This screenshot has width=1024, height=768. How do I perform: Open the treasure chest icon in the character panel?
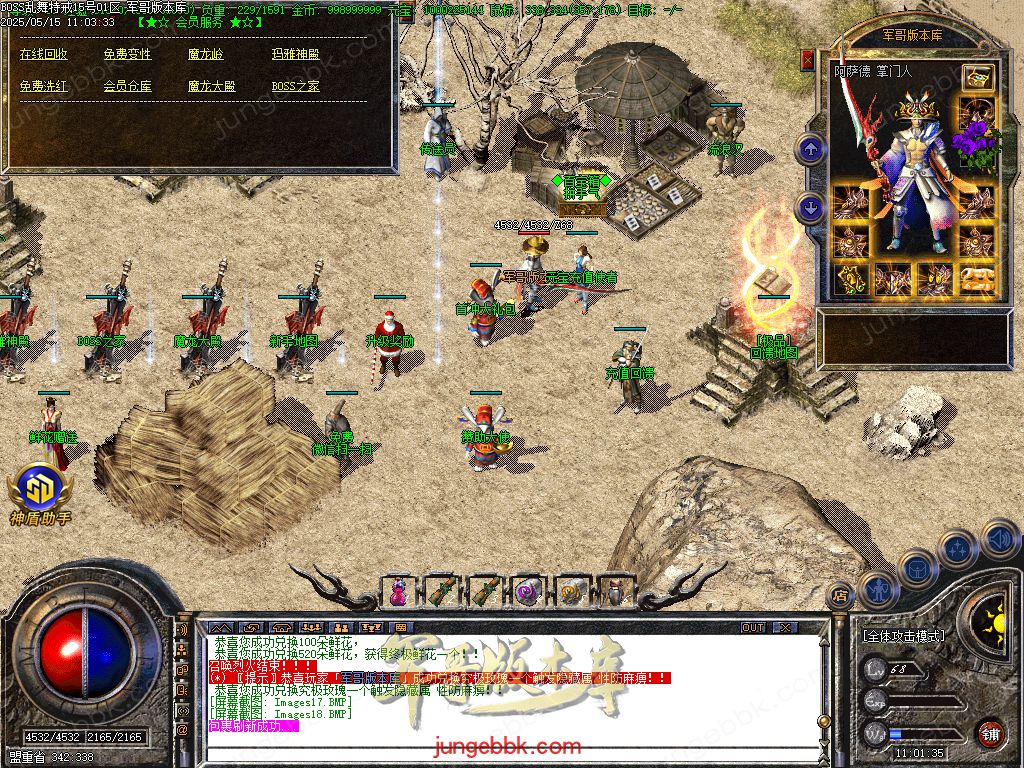pyautogui.click(x=977, y=77)
